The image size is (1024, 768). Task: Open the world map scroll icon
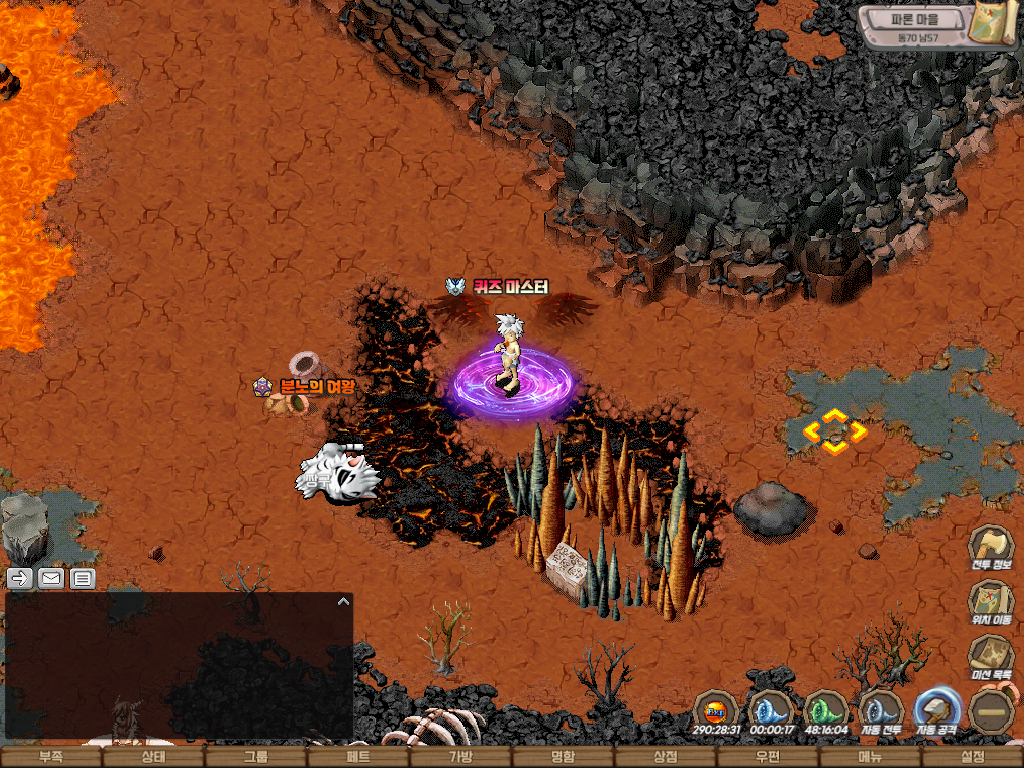coord(996,24)
